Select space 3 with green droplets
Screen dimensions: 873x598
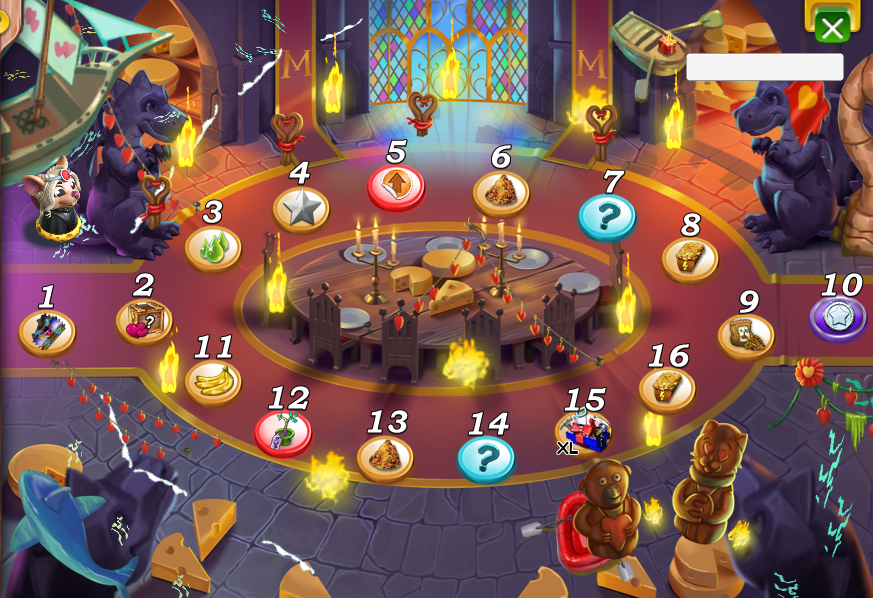213,247
